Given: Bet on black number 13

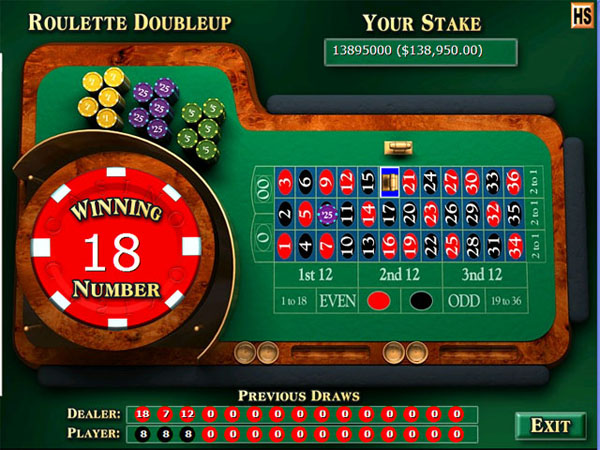Looking at the screenshot, I should pyautogui.click(x=368, y=243).
